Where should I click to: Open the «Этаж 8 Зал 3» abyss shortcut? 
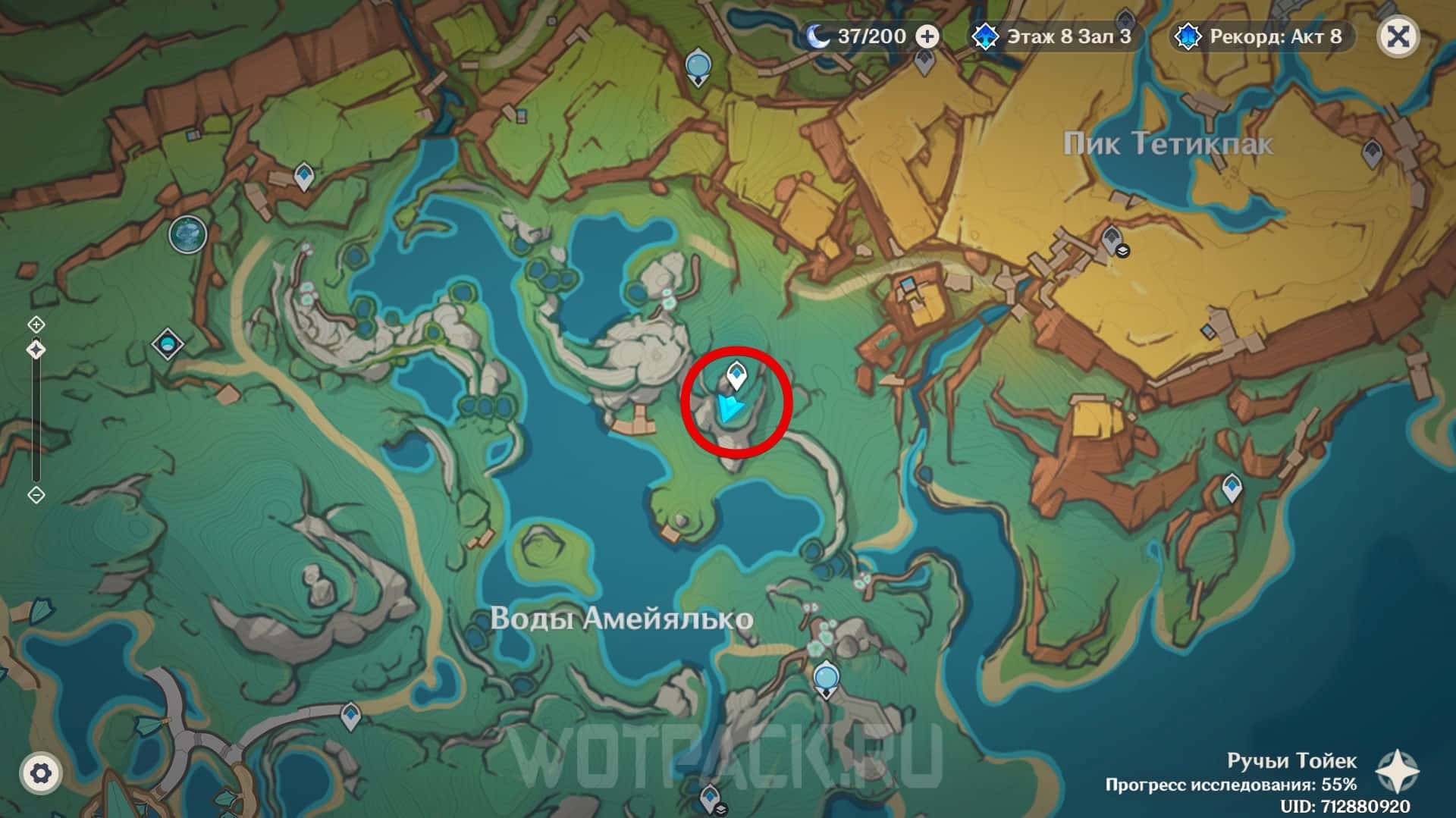coord(1055,36)
